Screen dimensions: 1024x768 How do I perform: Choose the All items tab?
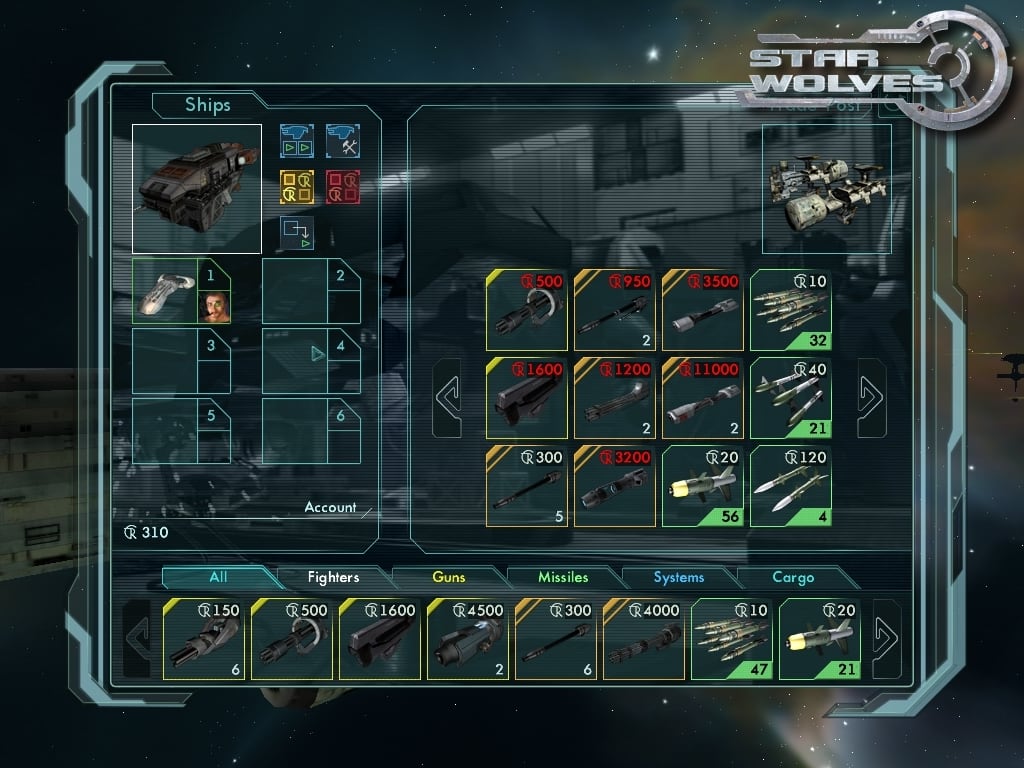(x=218, y=577)
